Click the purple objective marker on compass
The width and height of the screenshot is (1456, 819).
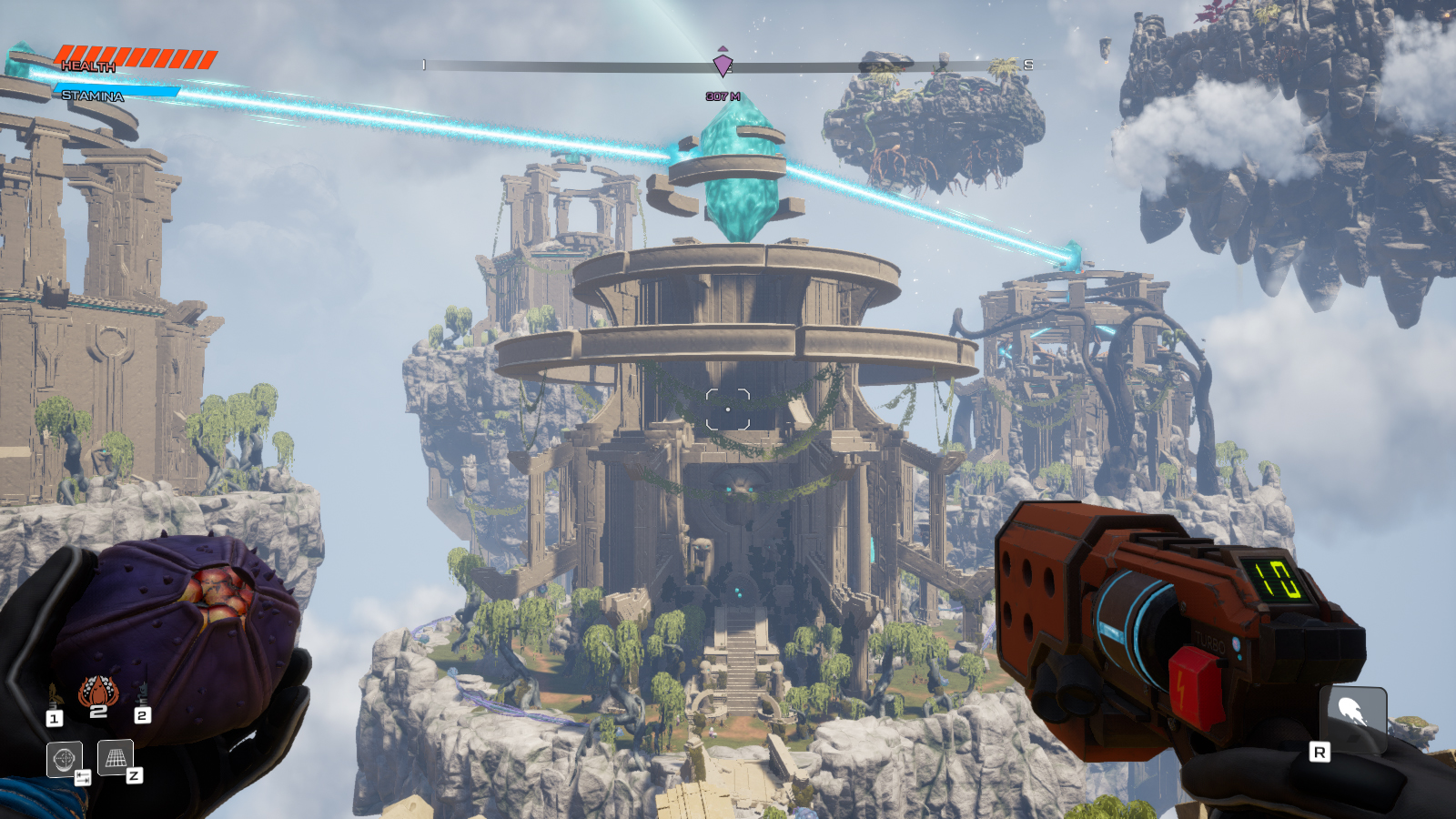tap(723, 65)
